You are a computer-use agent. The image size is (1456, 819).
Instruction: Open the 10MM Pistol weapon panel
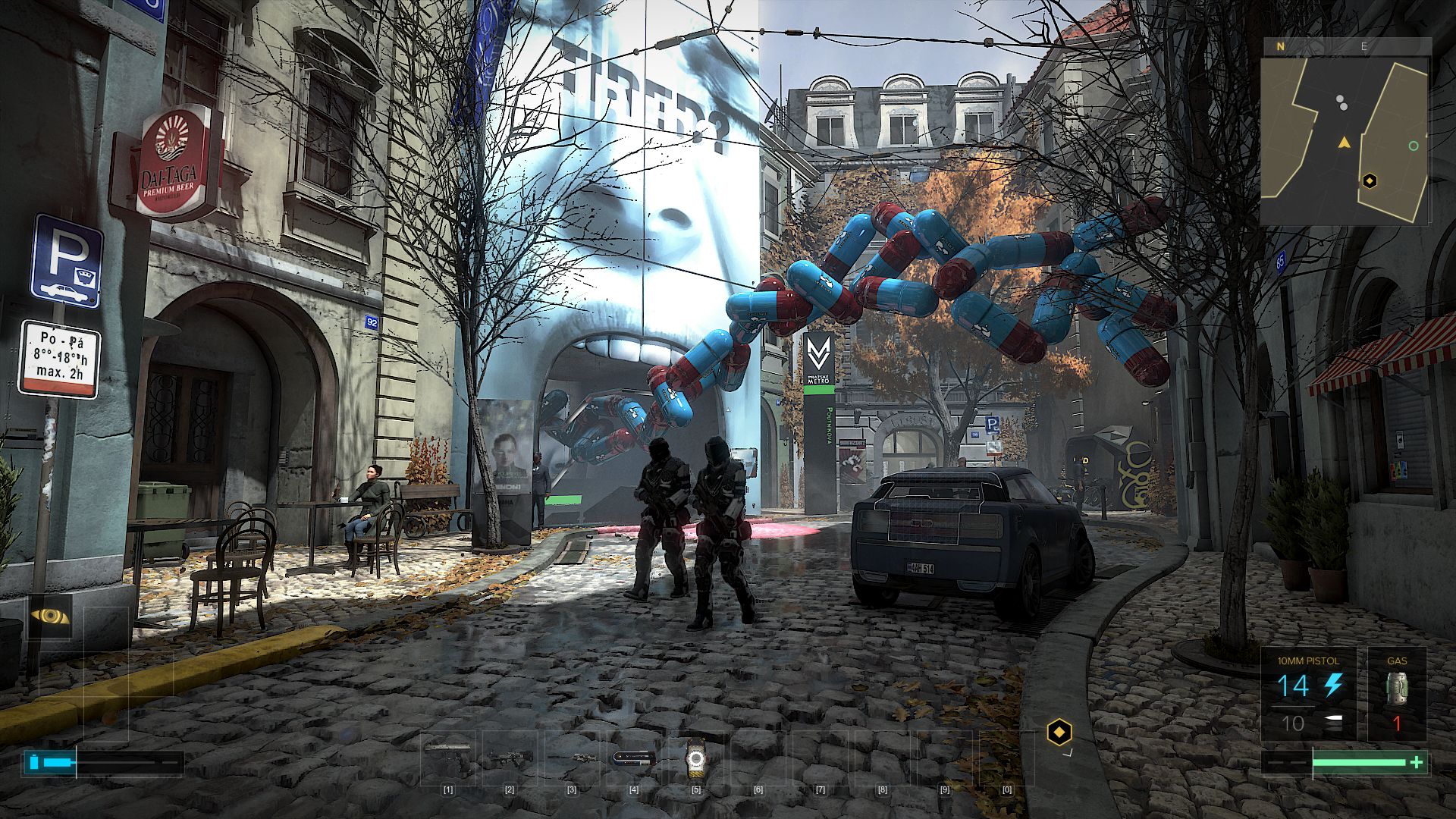(x=1308, y=694)
